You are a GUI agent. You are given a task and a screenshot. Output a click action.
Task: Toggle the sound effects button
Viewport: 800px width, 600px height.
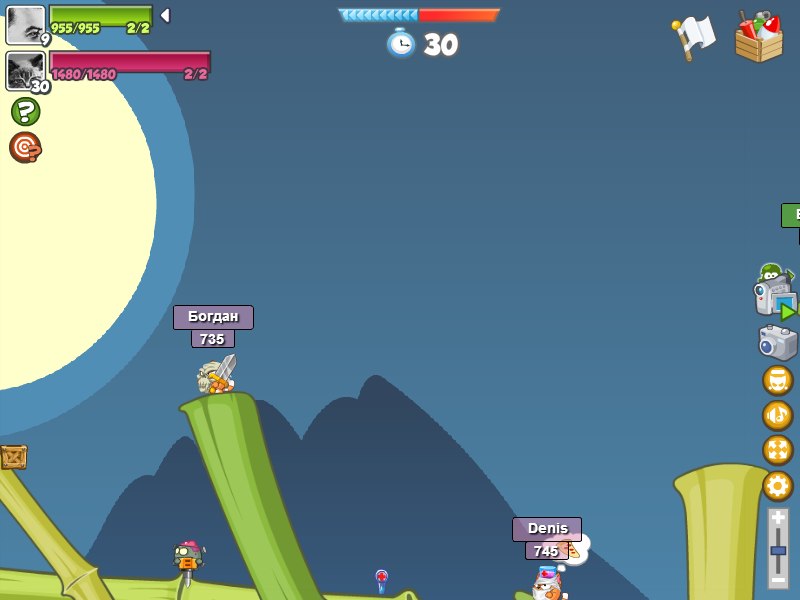coord(777,380)
